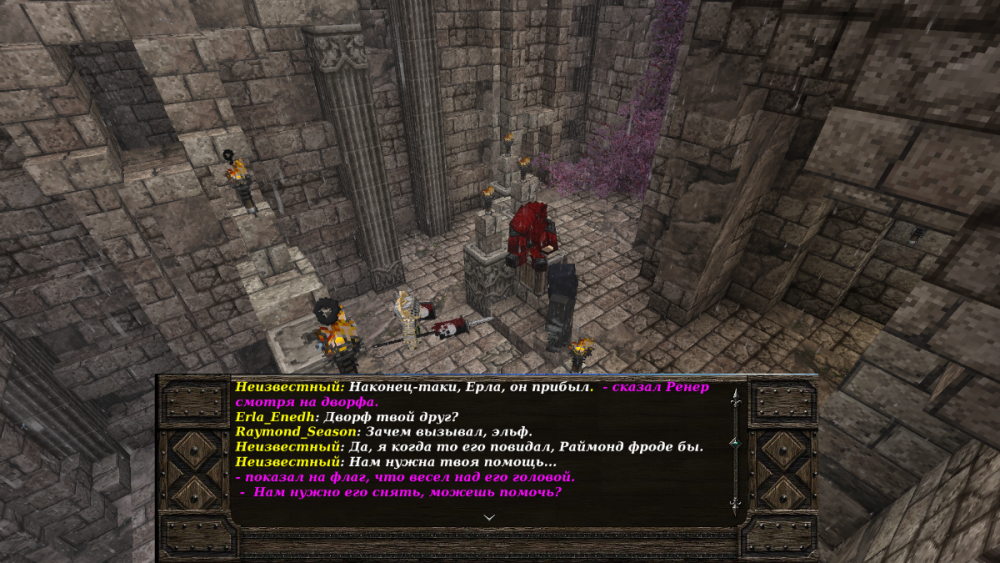Click the chat scrollbar's bottom arrow
This screenshot has height=563, width=1000.
click(735, 505)
